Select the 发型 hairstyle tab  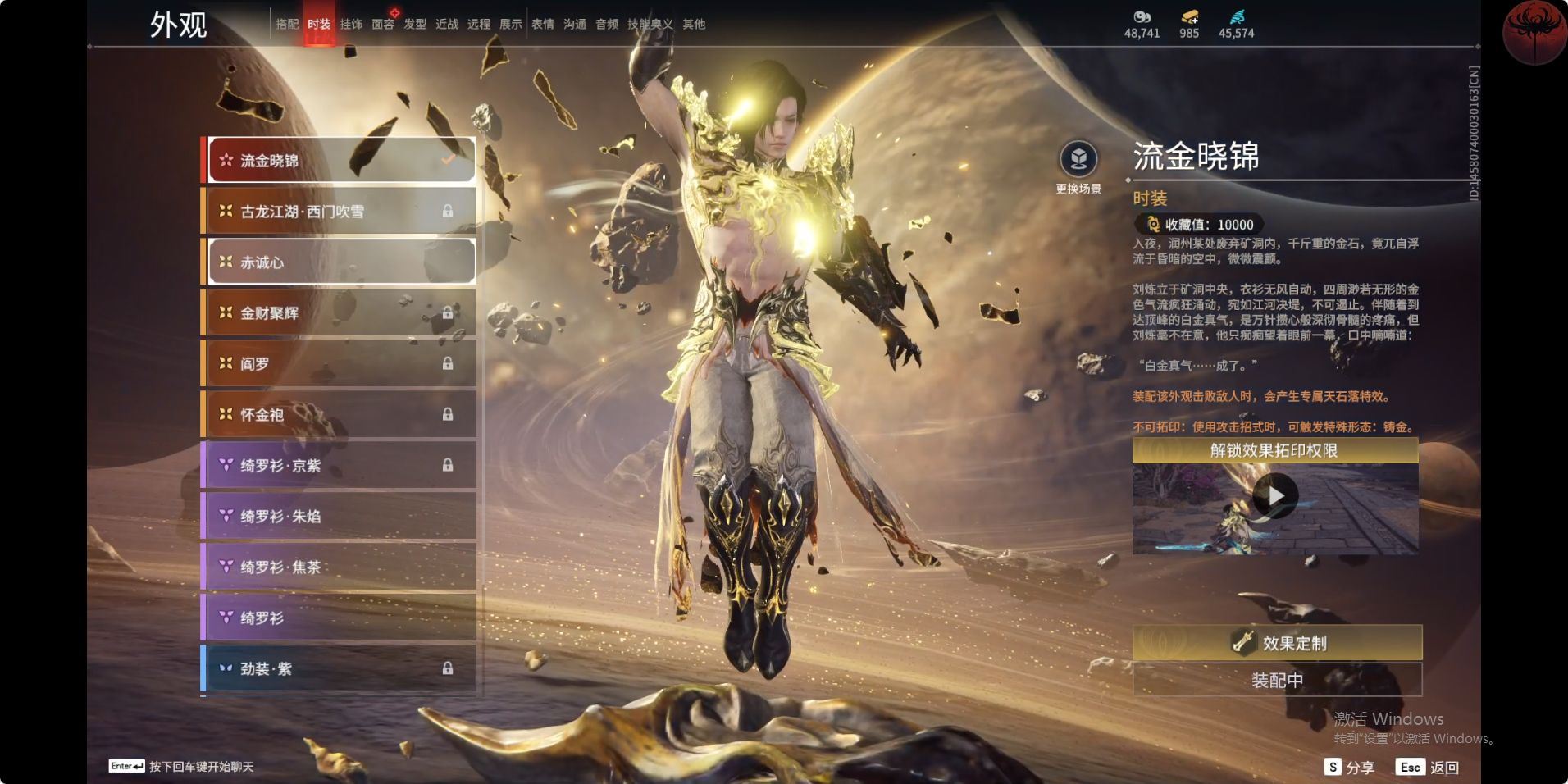(415, 25)
